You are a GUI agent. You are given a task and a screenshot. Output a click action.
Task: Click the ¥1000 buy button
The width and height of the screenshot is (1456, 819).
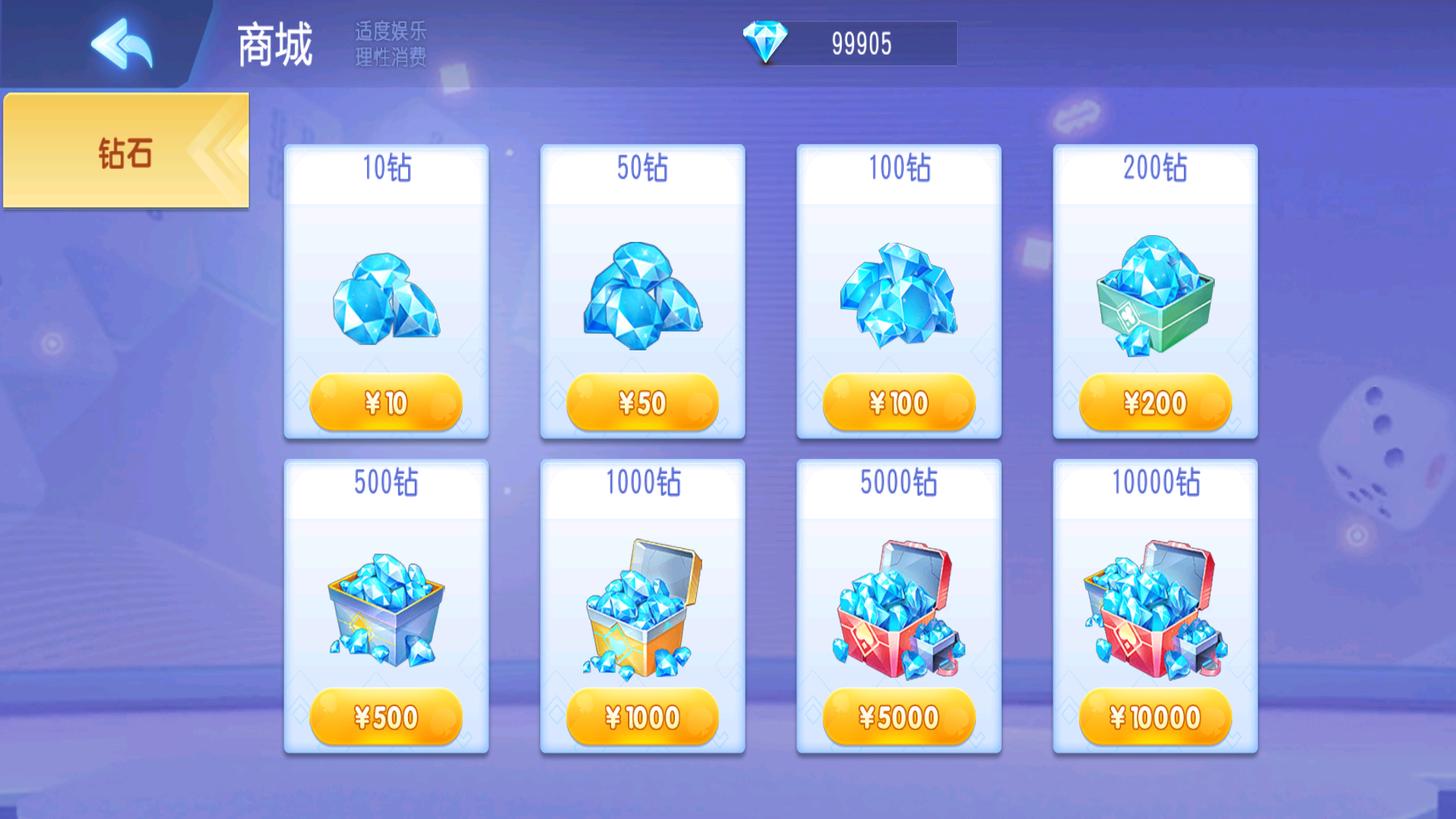coord(642,717)
